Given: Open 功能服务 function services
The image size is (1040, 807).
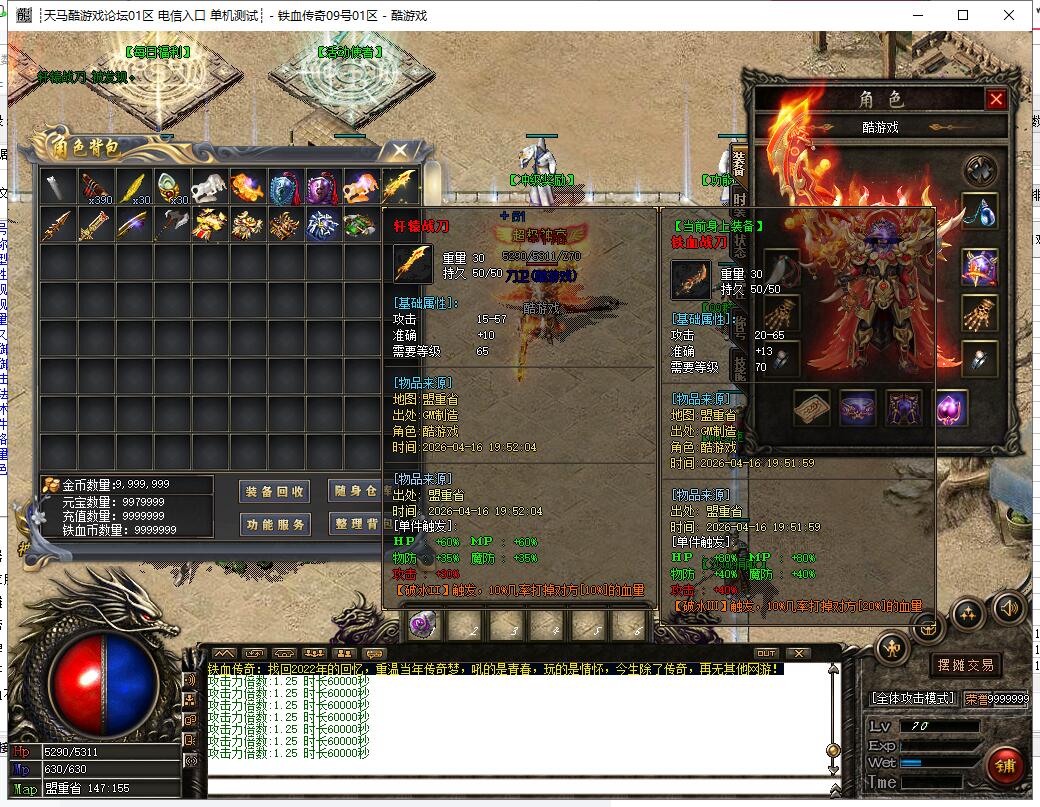Looking at the screenshot, I should pyautogui.click(x=275, y=524).
